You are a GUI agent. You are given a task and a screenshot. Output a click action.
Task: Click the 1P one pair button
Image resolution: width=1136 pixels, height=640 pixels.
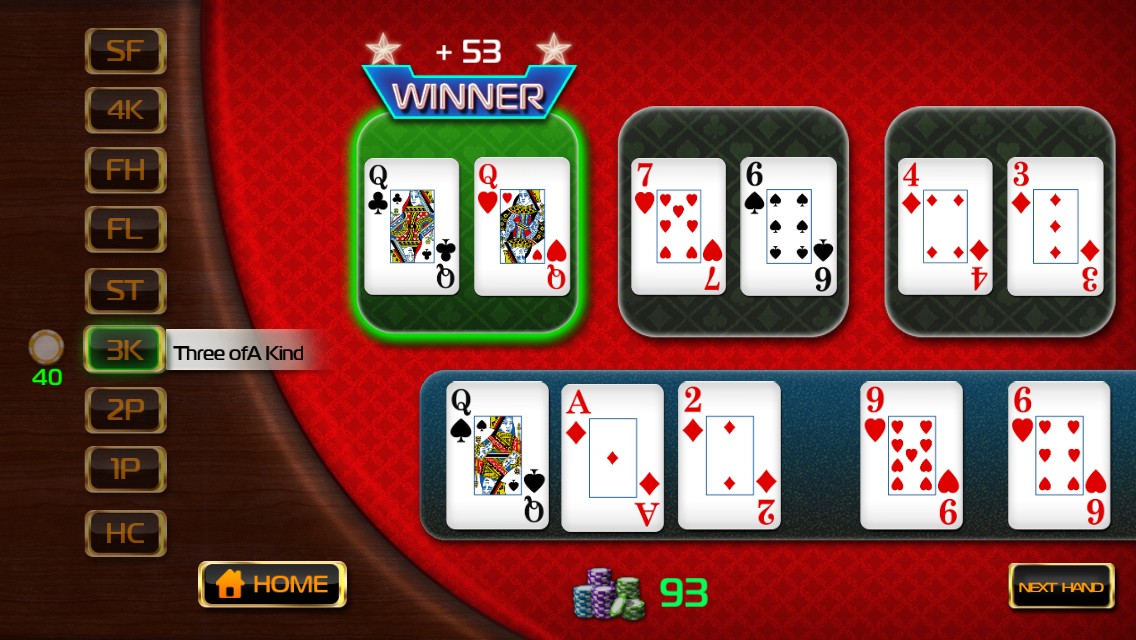coord(125,470)
